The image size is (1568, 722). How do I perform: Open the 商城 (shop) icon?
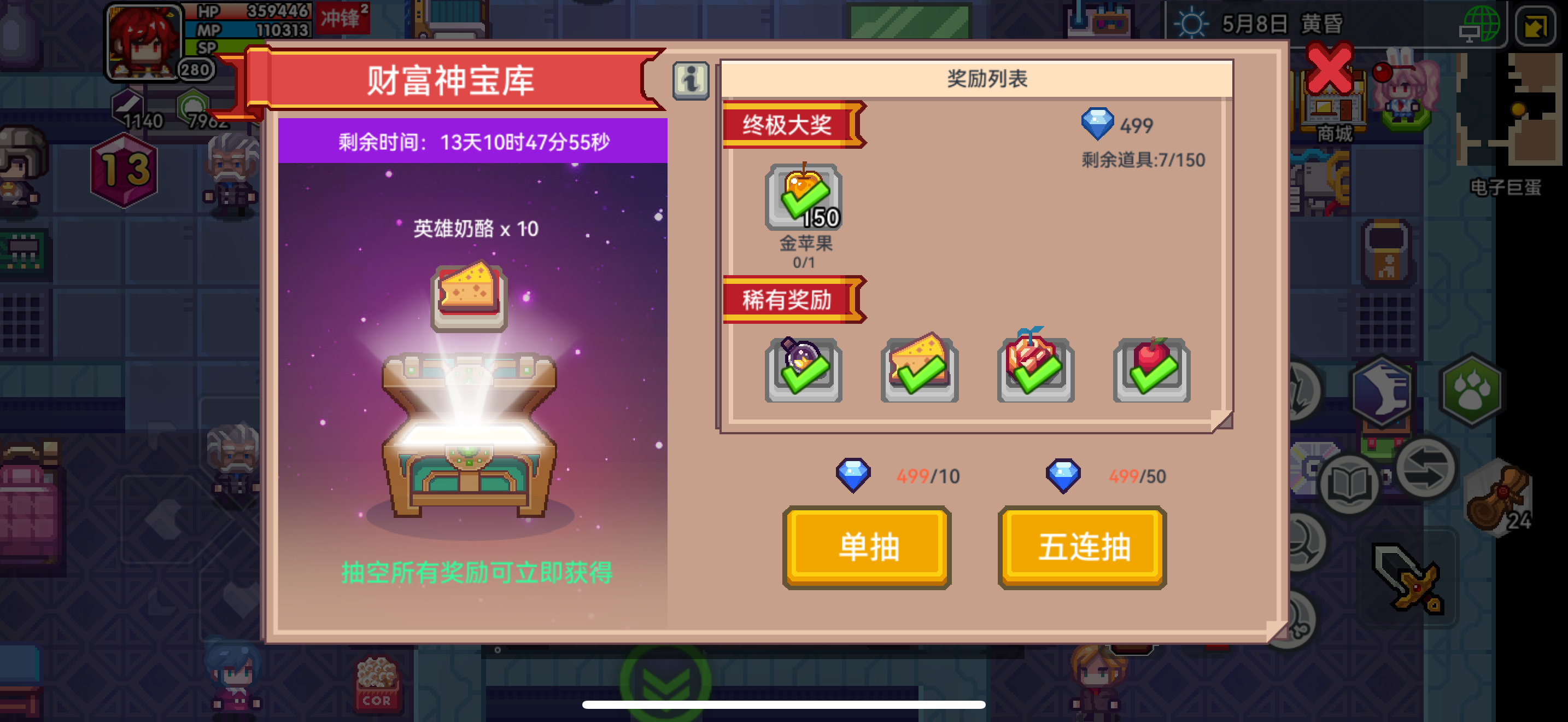(1333, 113)
